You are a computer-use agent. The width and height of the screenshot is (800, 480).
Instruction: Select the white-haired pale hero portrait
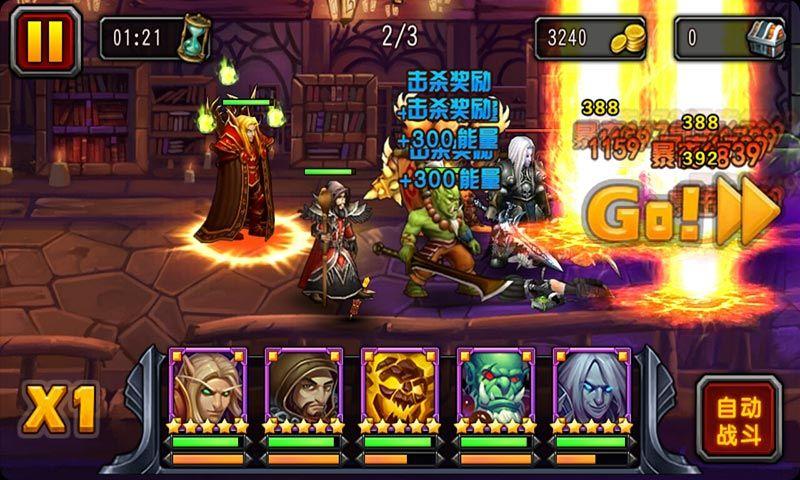pyautogui.click(x=591, y=386)
